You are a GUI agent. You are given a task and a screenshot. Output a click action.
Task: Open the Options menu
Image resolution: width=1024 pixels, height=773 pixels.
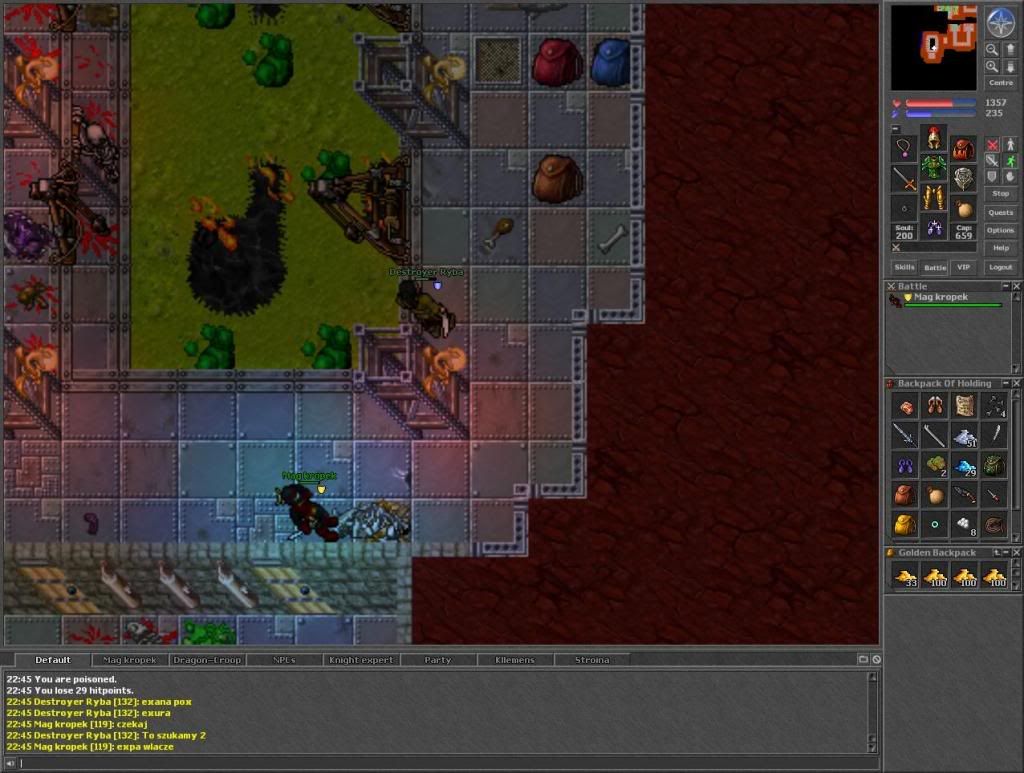(x=1000, y=230)
